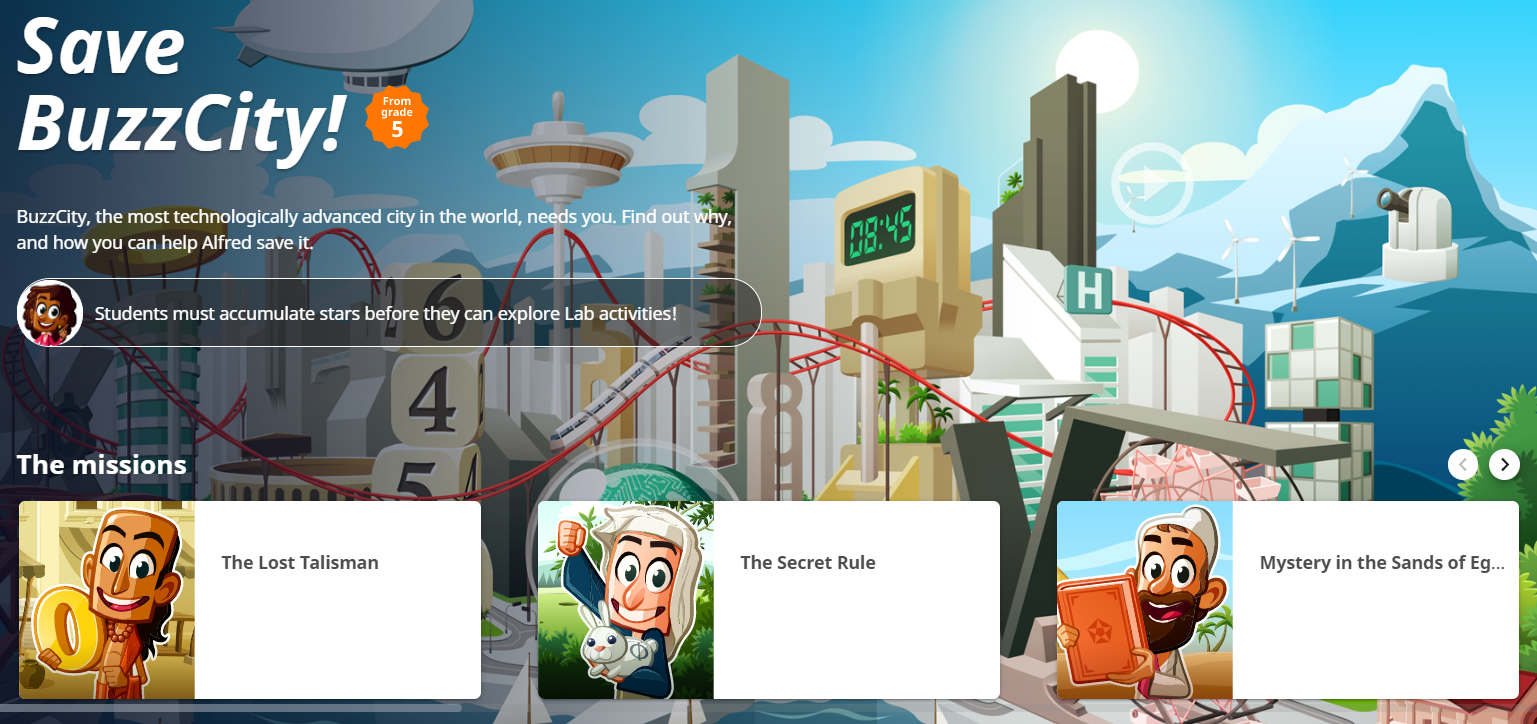
Task: Go to previous missions with left arrow
Action: [x=1463, y=464]
